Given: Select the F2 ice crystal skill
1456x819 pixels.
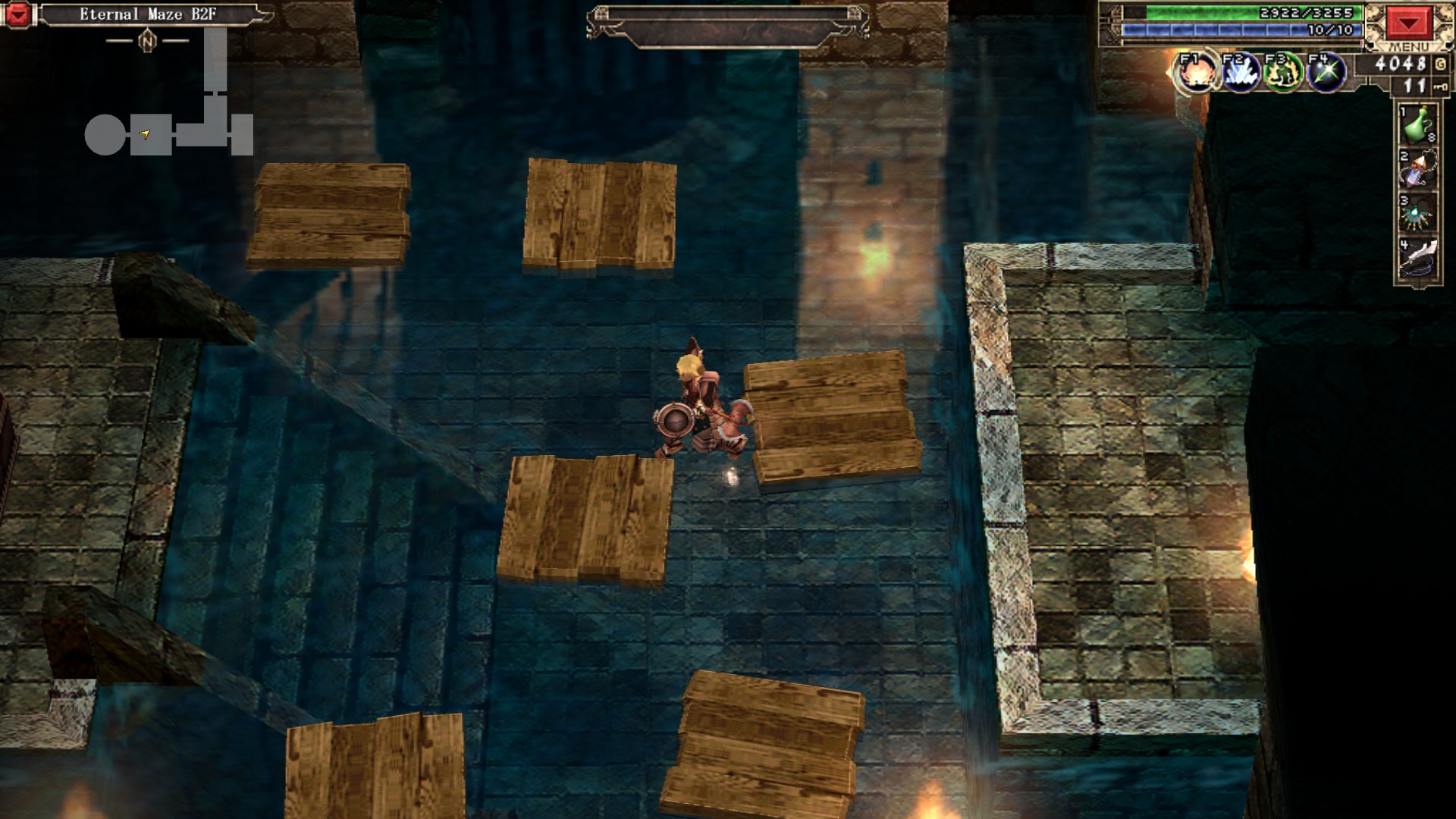Looking at the screenshot, I should (x=1240, y=74).
